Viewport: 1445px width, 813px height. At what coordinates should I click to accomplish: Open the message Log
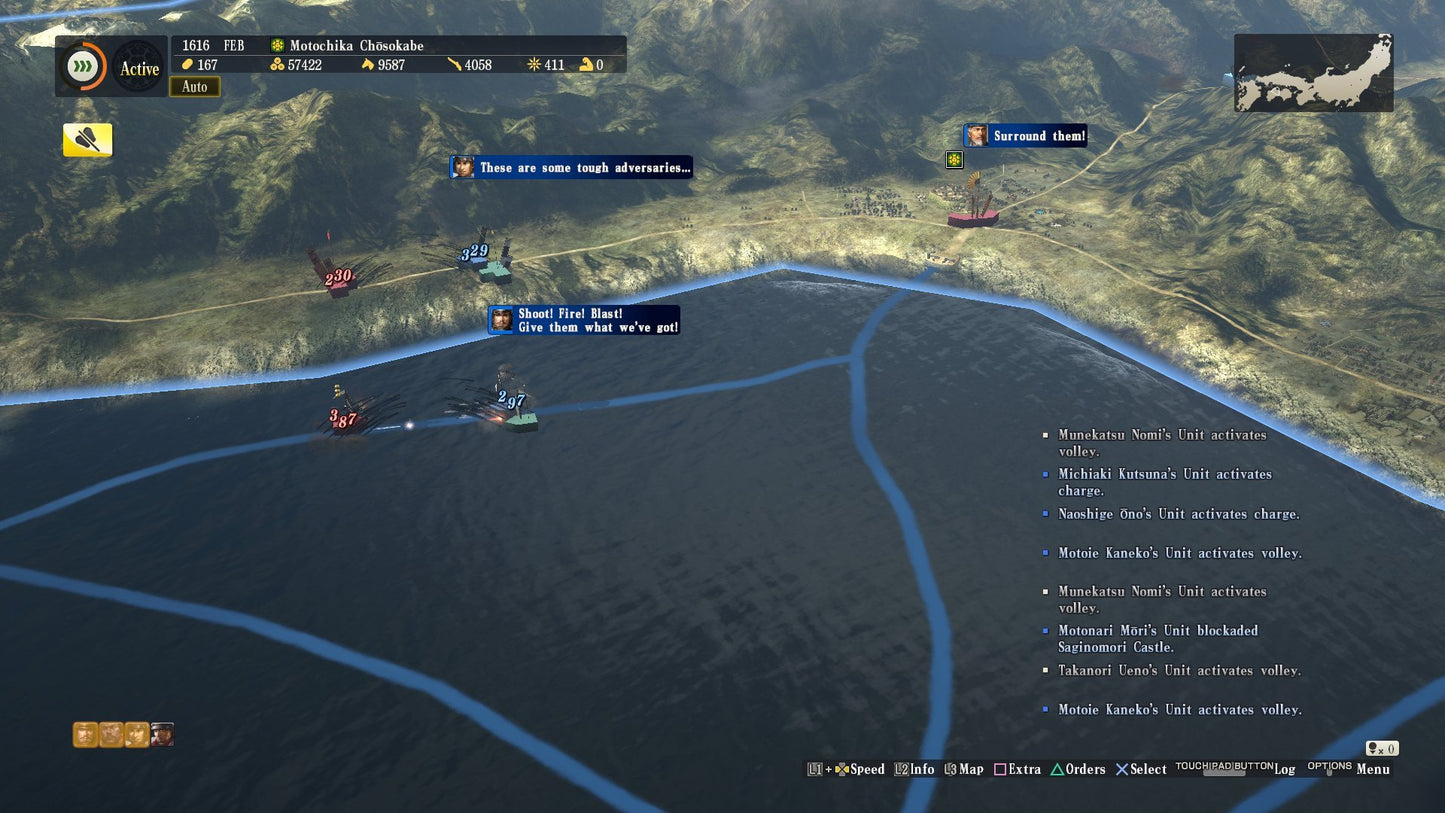pos(1285,769)
